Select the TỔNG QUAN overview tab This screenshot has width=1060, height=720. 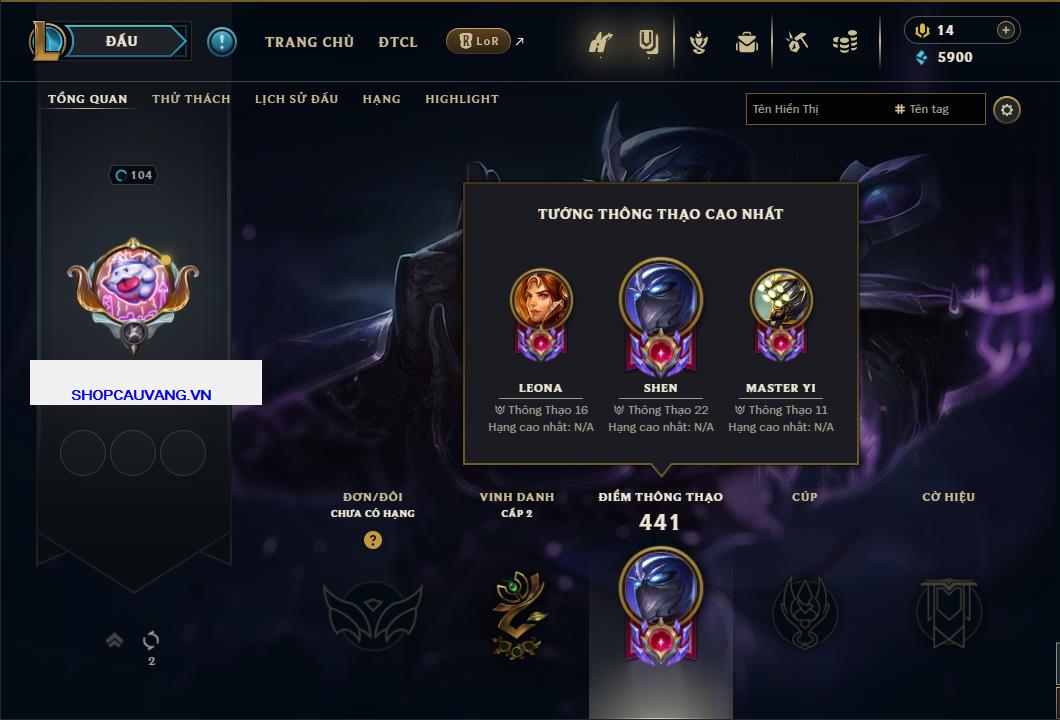(88, 99)
